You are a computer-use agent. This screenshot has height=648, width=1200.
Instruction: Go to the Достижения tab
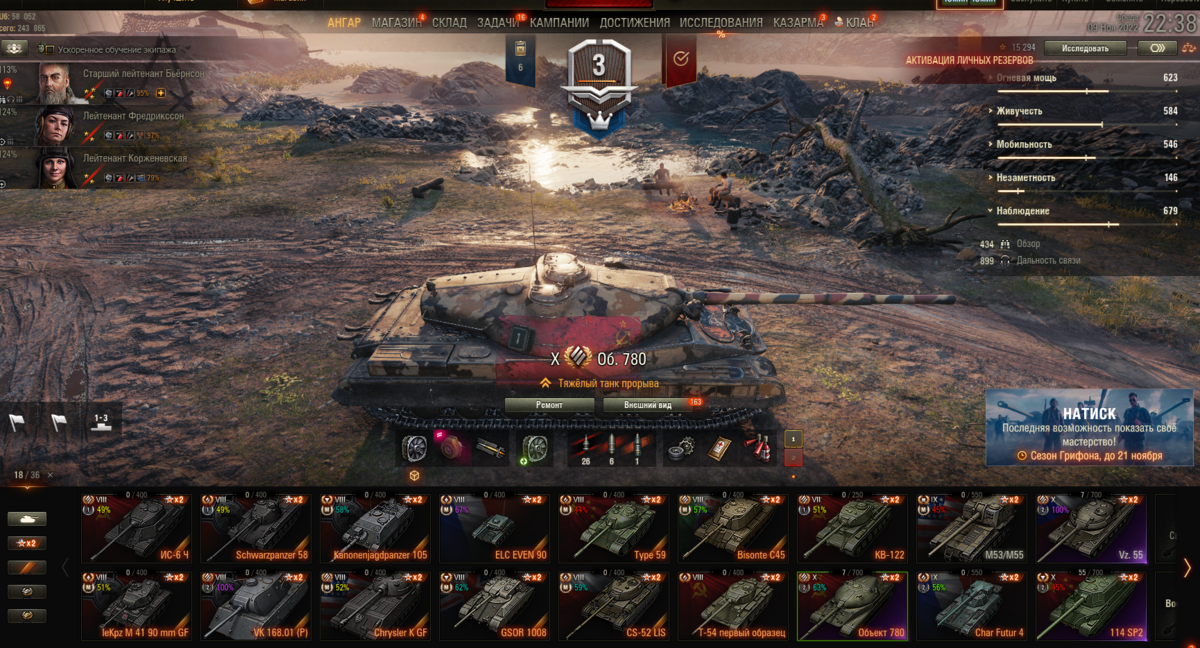tap(636, 22)
